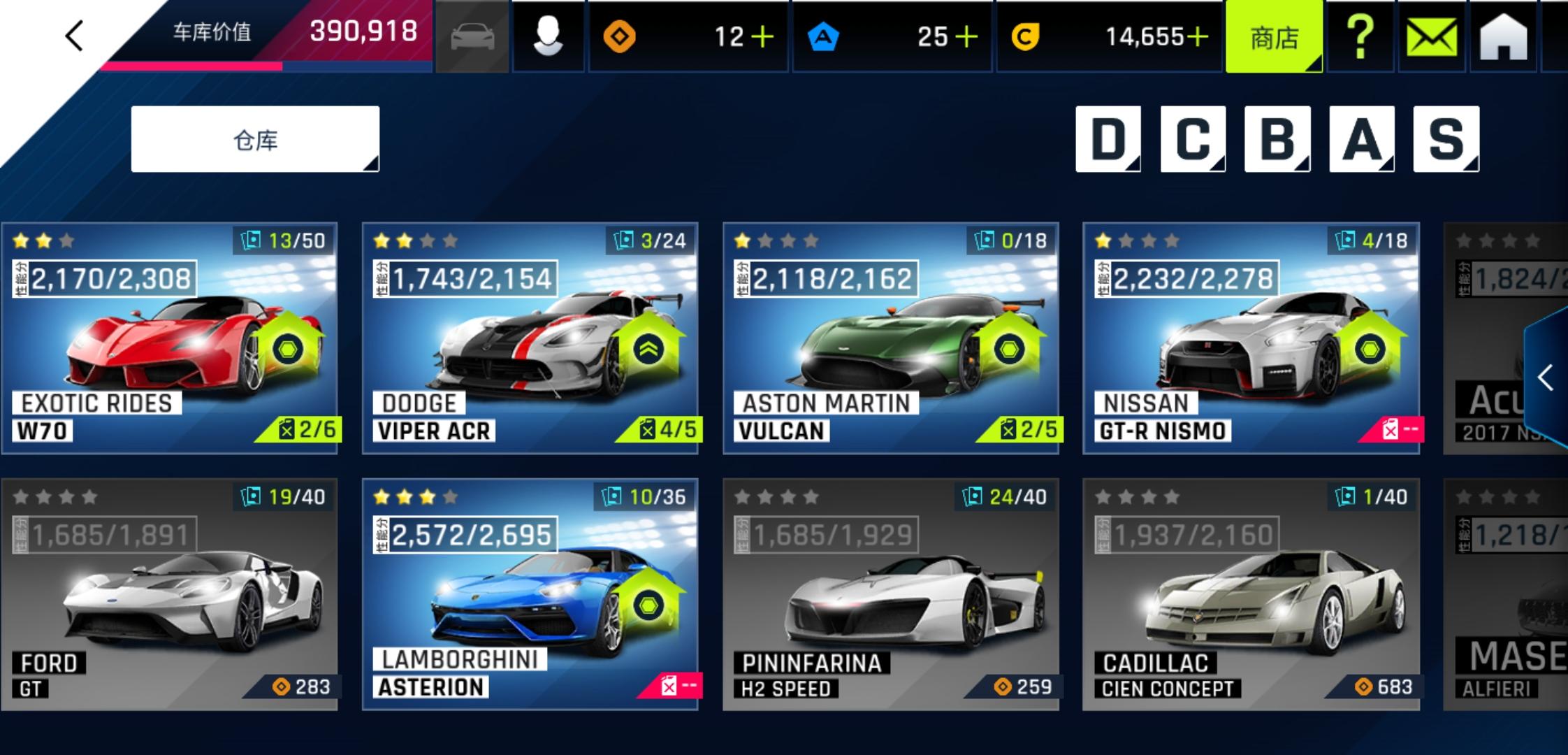This screenshot has height=755, width=1568.
Task: Return to the home screen
Action: (x=1503, y=37)
